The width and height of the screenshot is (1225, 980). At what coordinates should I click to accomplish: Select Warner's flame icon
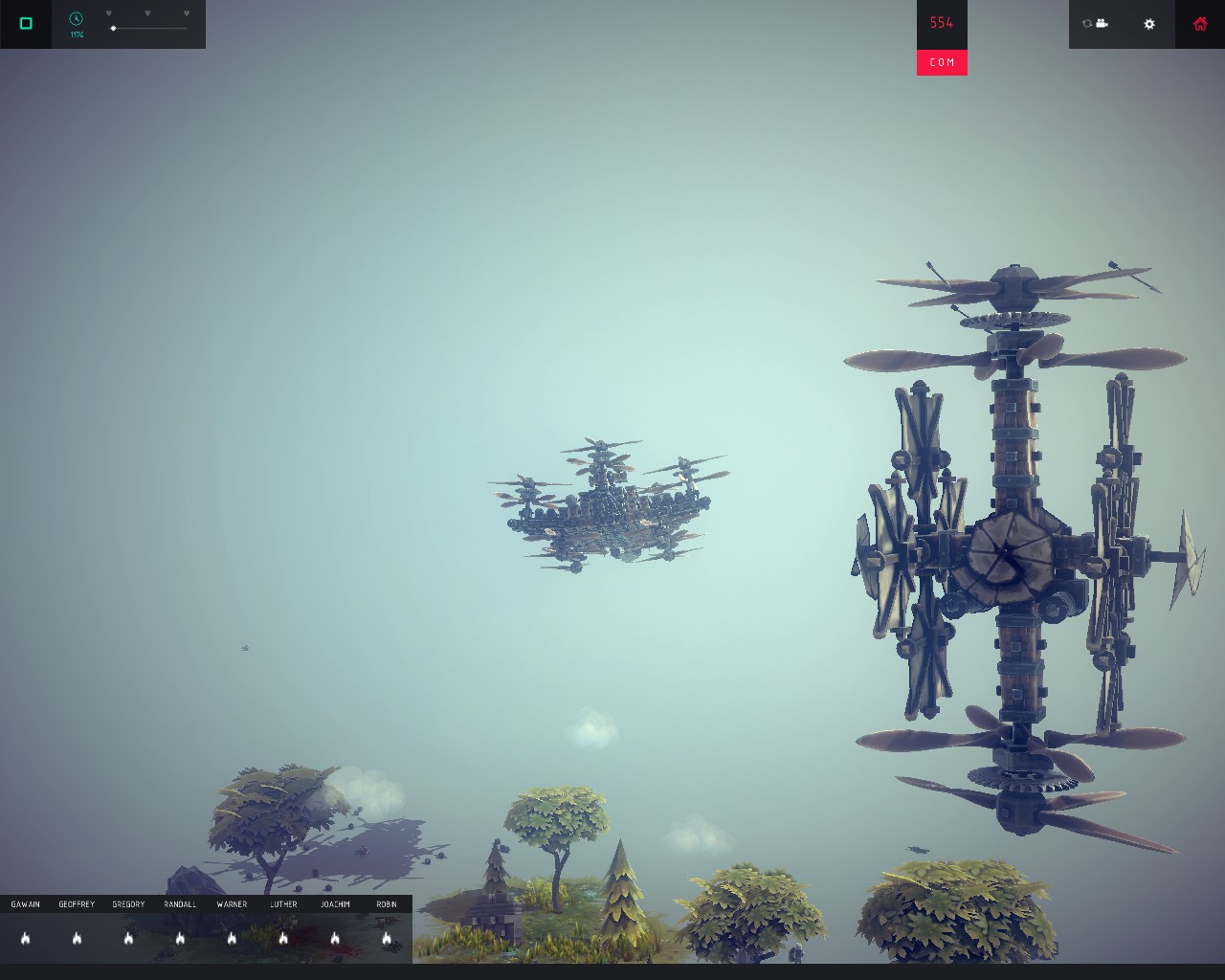233,938
